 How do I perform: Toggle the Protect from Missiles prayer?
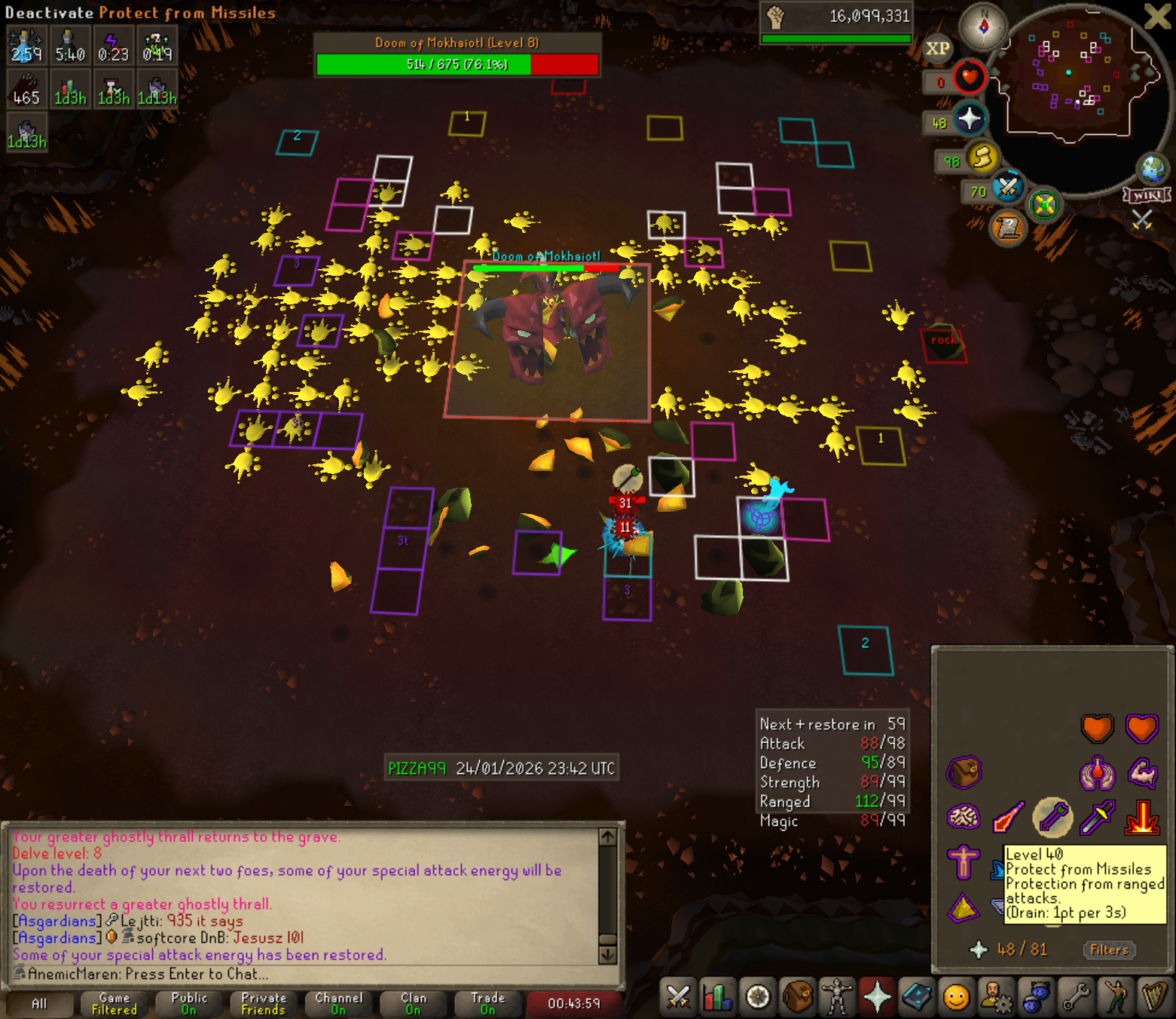pyautogui.click(x=1052, y=818)
